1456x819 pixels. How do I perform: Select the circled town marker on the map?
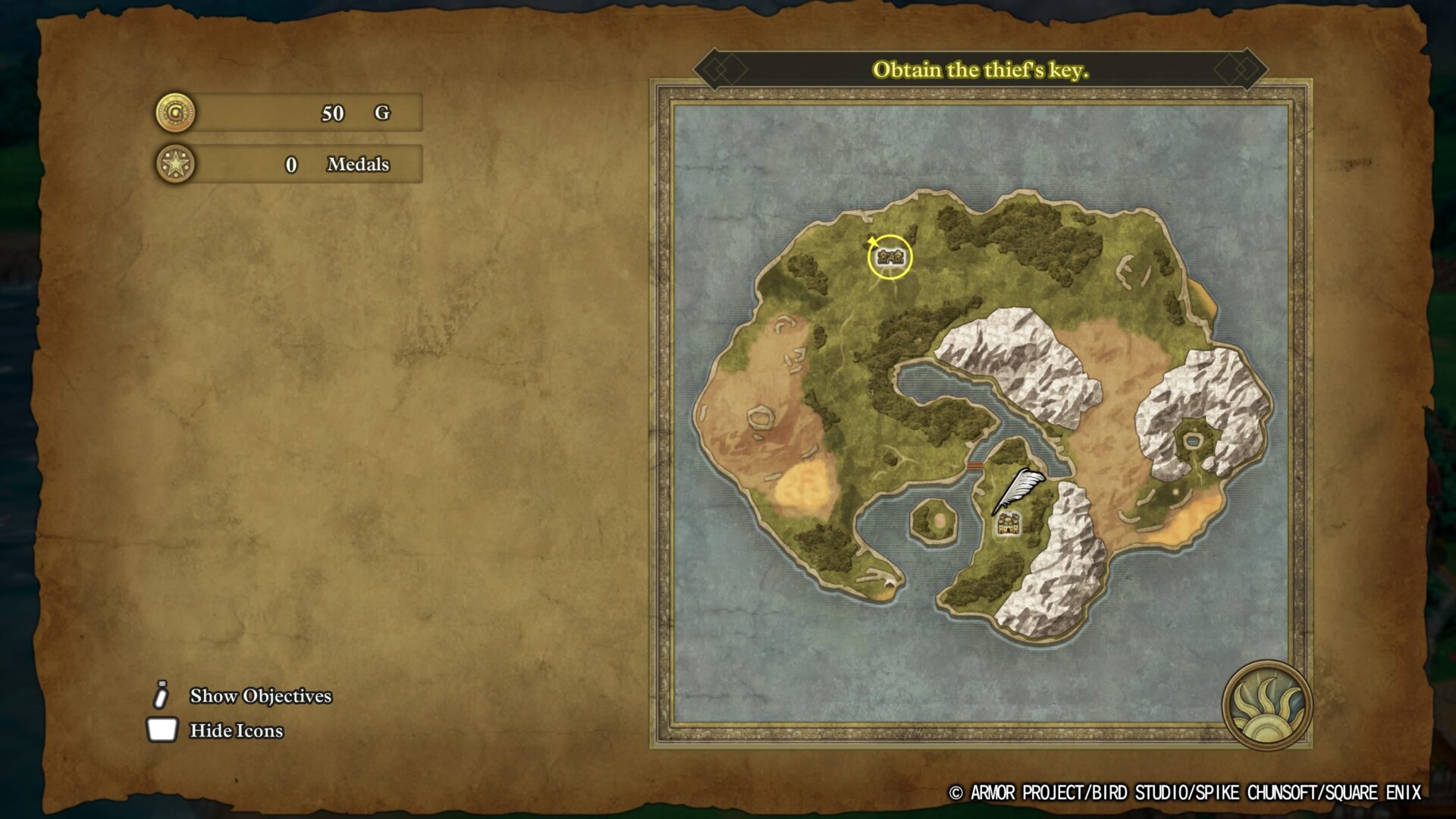click(890, 257)
